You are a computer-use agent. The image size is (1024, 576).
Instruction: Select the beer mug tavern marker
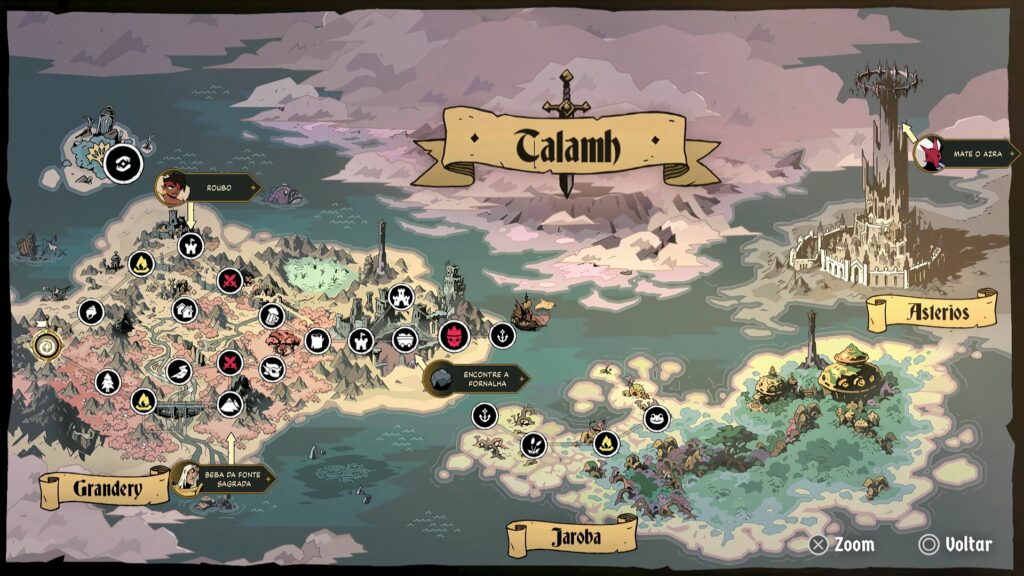(x=271, y=316)
